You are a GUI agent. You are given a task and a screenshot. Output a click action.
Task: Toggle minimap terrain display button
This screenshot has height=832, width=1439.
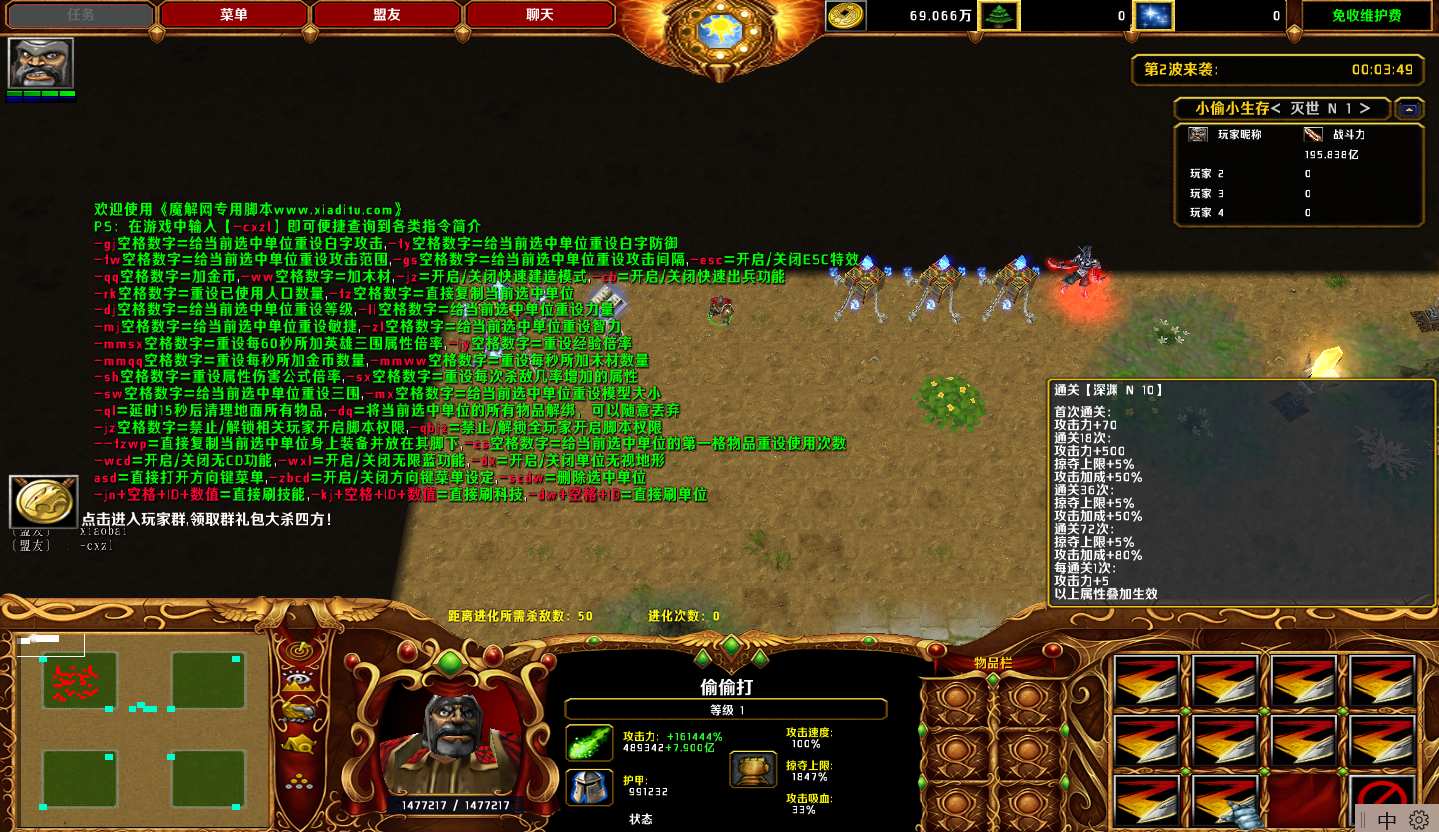[297, 680]
